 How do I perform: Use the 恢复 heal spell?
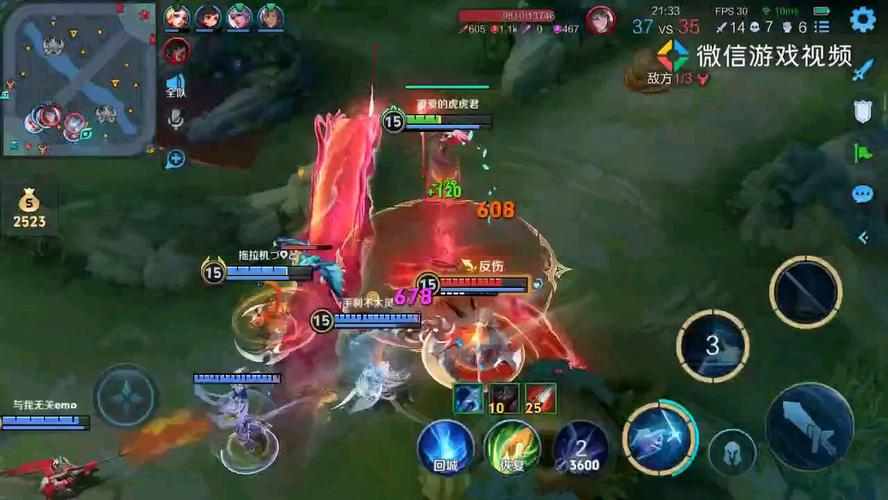coord(512,446)
